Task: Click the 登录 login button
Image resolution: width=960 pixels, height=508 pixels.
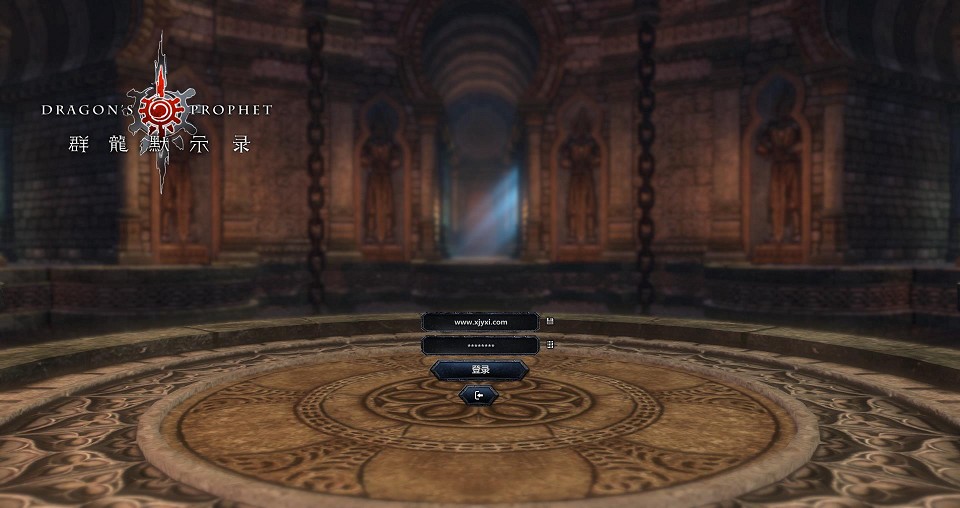Action: click(480, 370)
